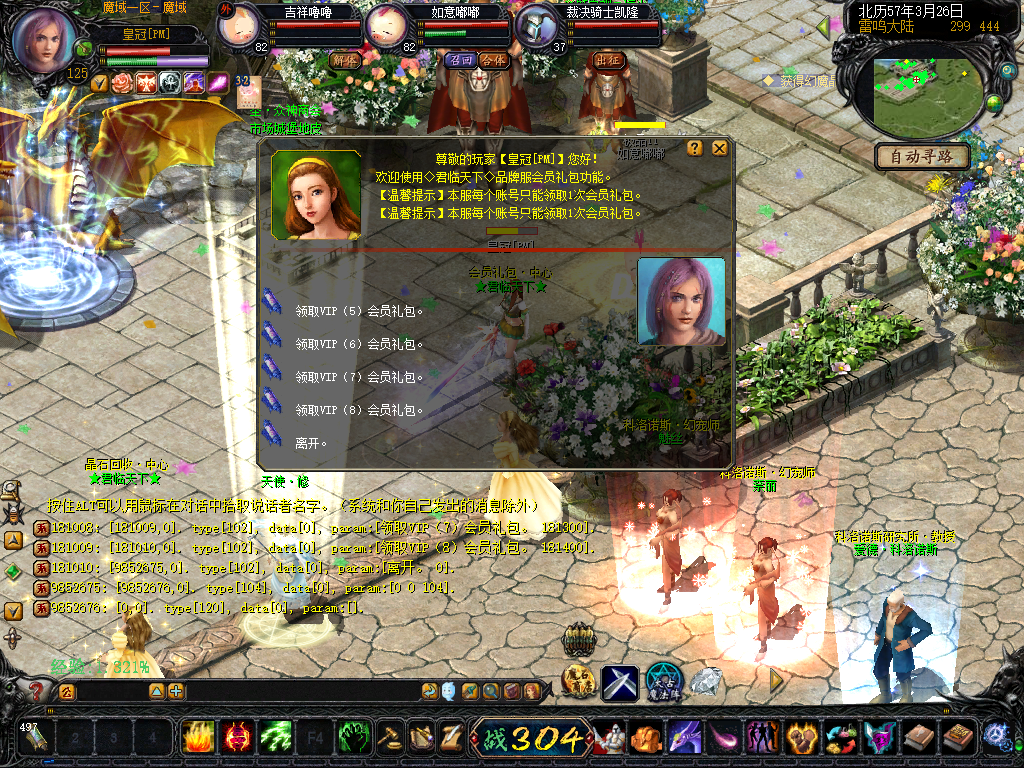The height and width of the screenshot is (768, 1024).
Task: Open the gear settings icon on the hotbar
Action: point(996,737)
